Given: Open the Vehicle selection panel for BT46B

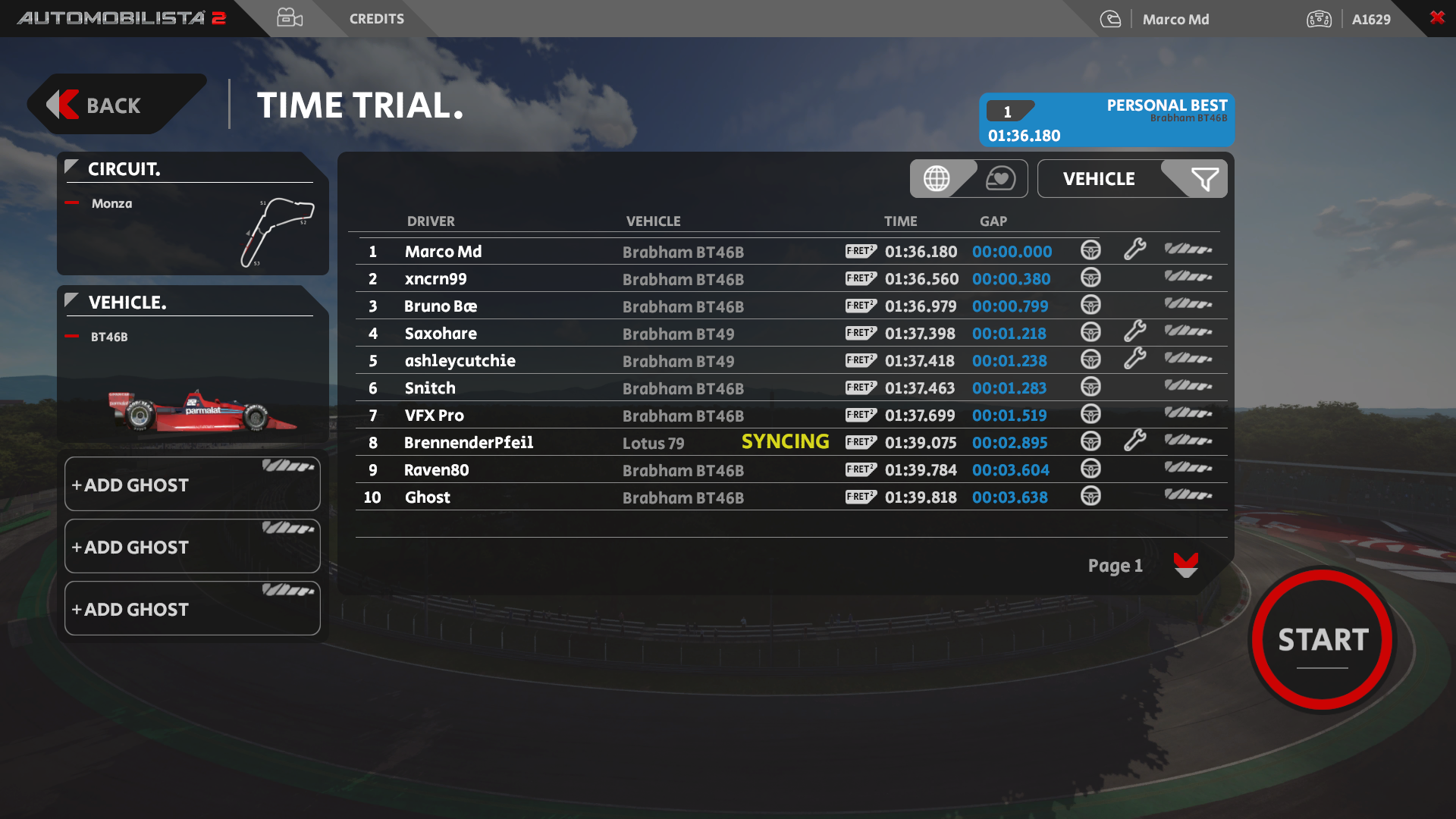Looking at the screenshot, I should coord(192,364).
